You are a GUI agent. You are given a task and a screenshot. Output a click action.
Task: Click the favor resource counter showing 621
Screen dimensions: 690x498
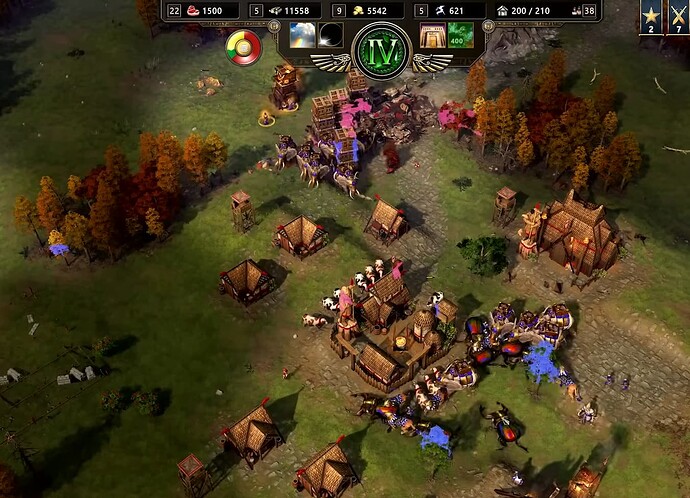[x=456, y=11]
